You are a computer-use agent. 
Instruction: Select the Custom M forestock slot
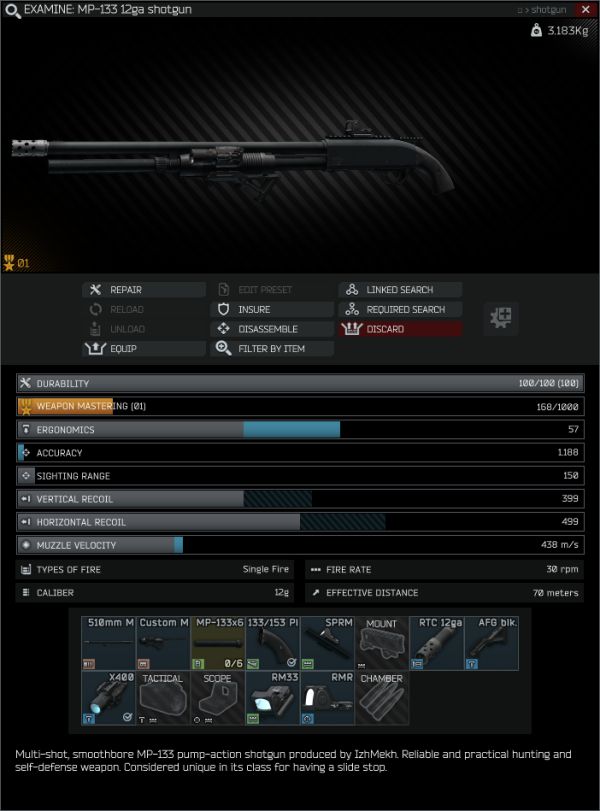[163, 643]
